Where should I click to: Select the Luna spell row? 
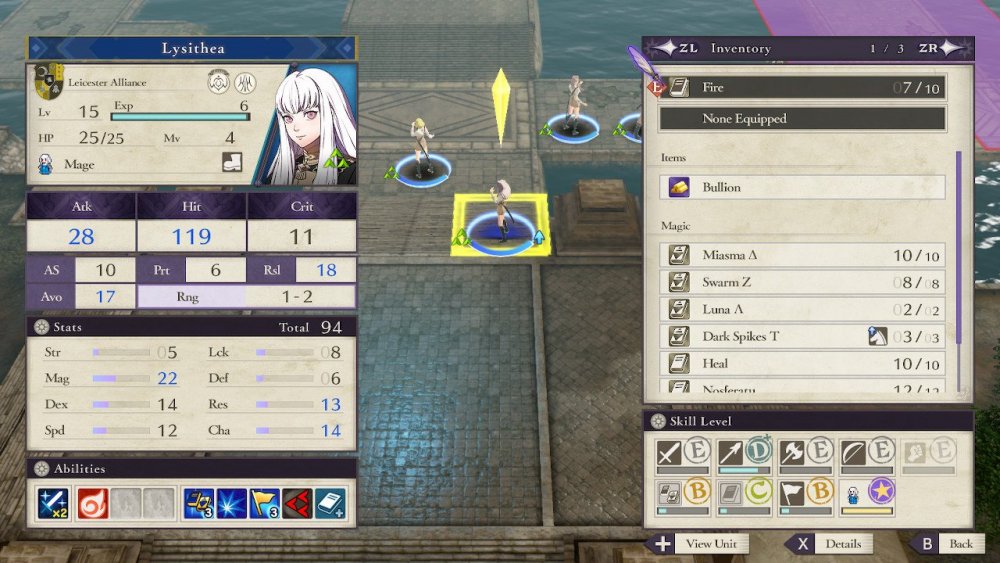tap(802, 310)
